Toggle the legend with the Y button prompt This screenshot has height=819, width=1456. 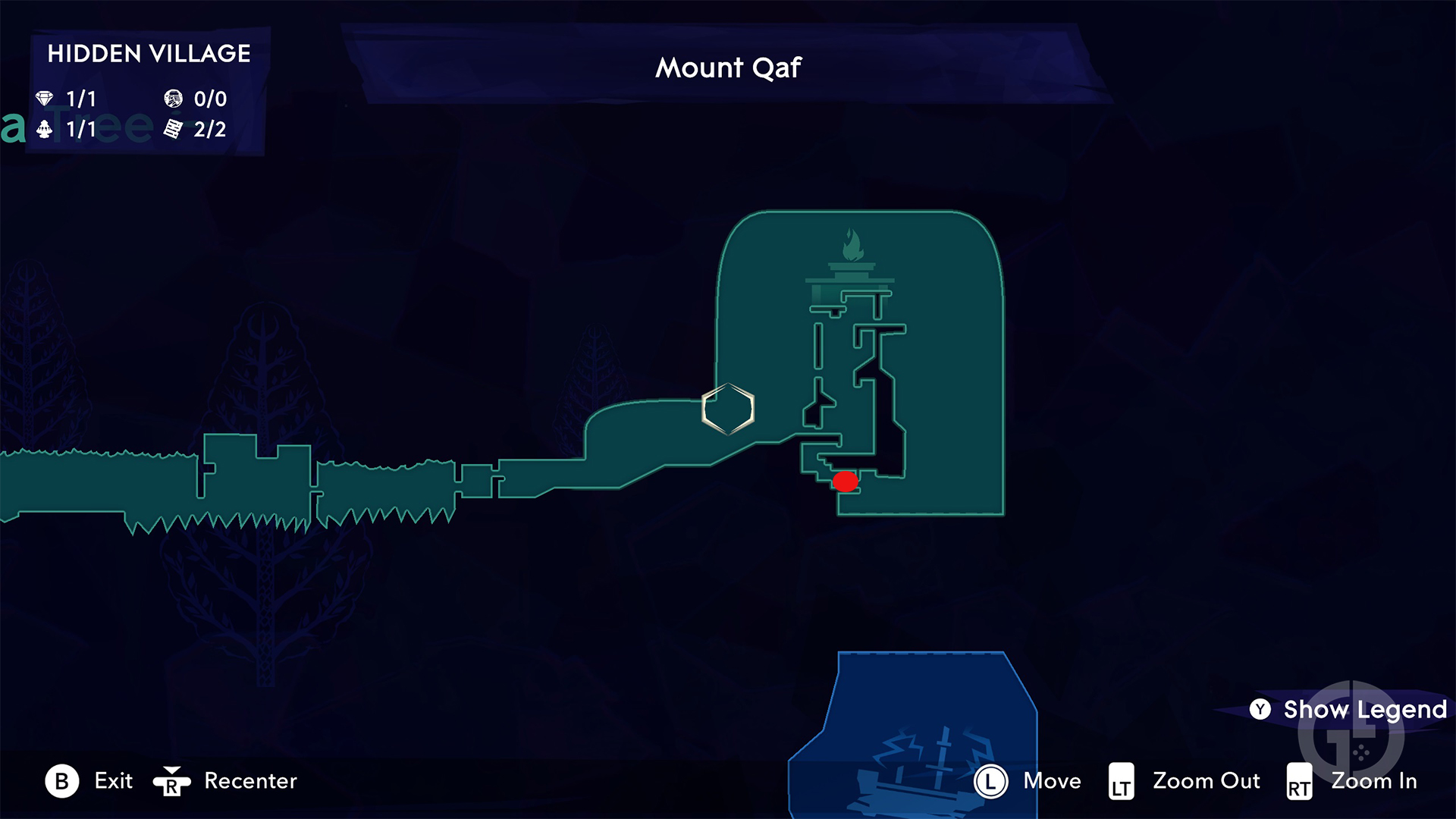(x=1260, y=710)
